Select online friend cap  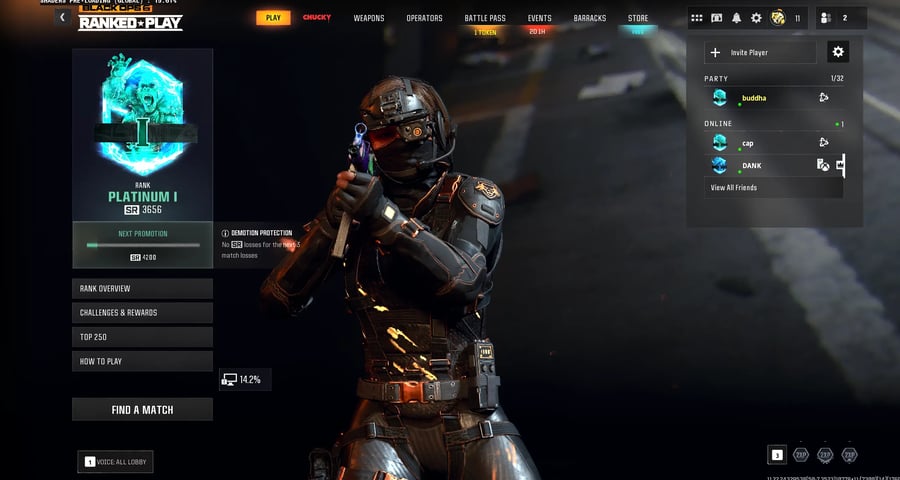(760, 143)
